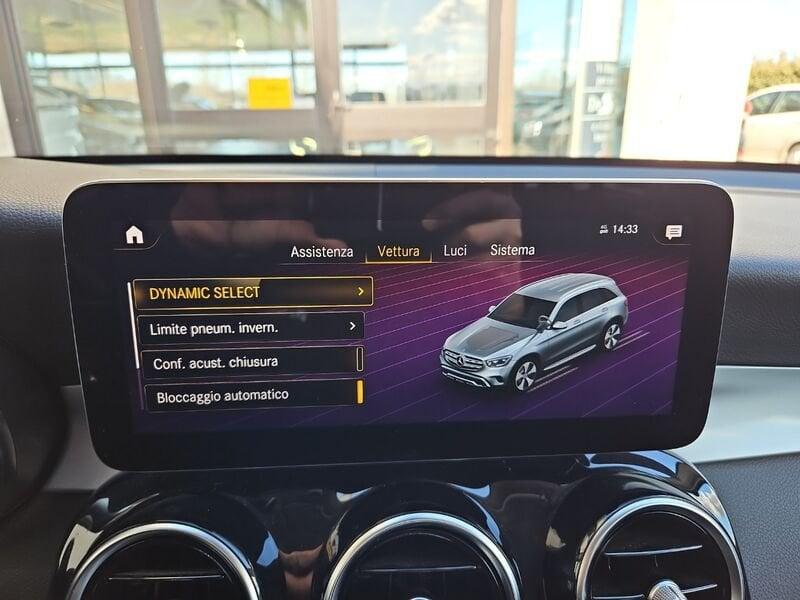Choose Limite pneum. invern. option
This screenshot has width=800, height=600.
click(250, 327)
